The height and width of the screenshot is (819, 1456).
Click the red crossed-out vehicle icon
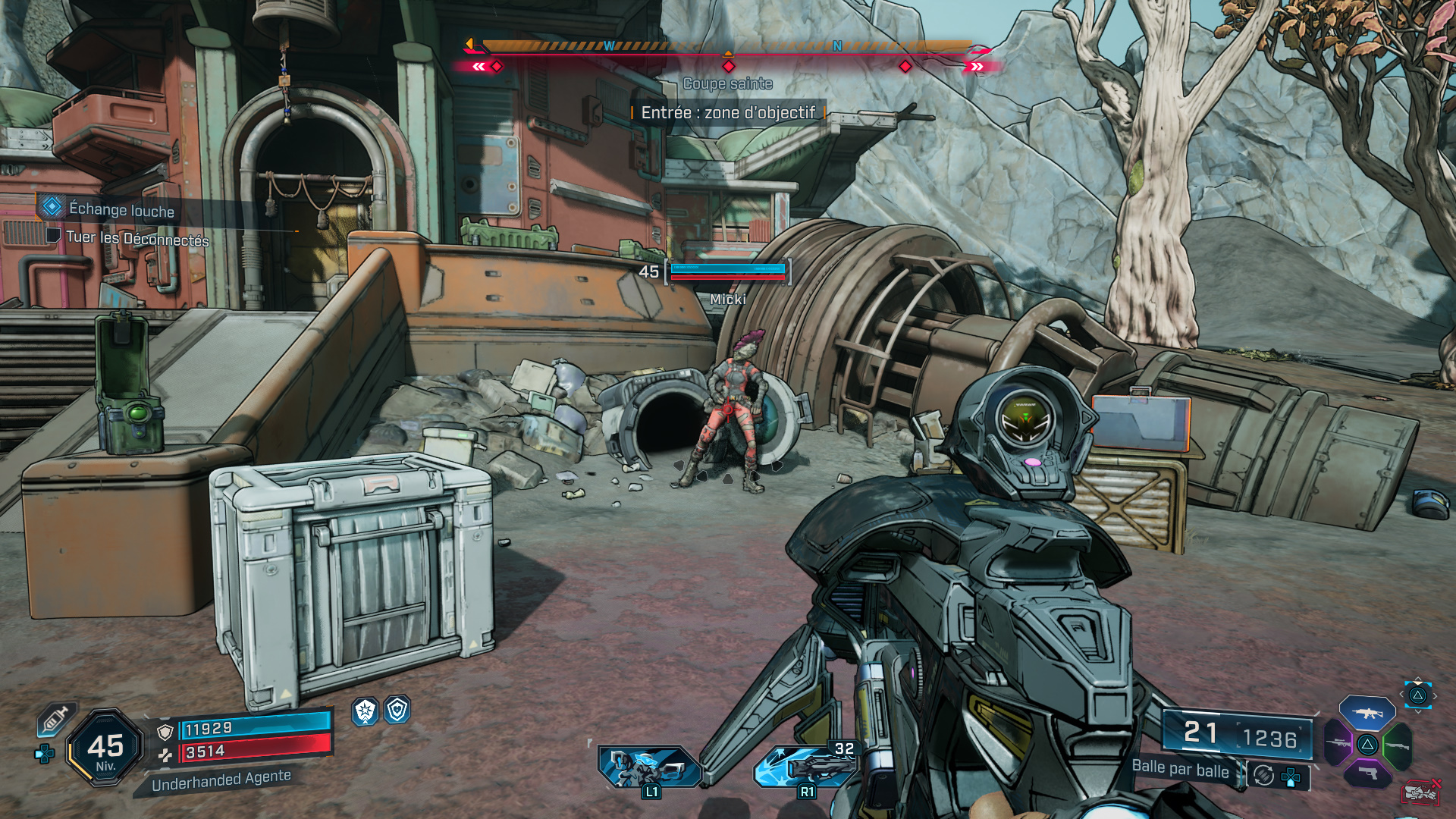(x=1420, y=792)
